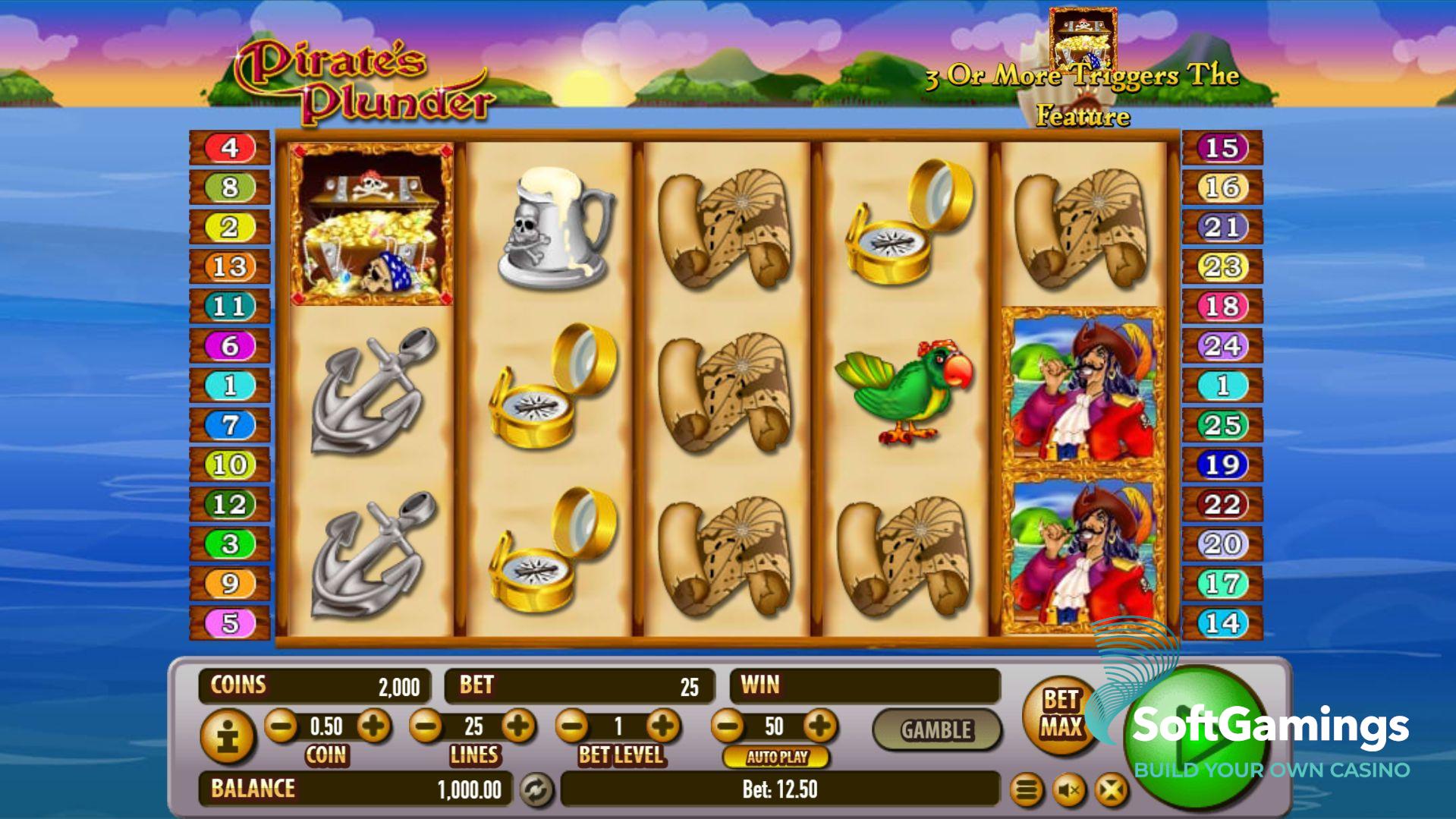Lower the bet level
This screenshot has height=819, width=1456.
572,726
